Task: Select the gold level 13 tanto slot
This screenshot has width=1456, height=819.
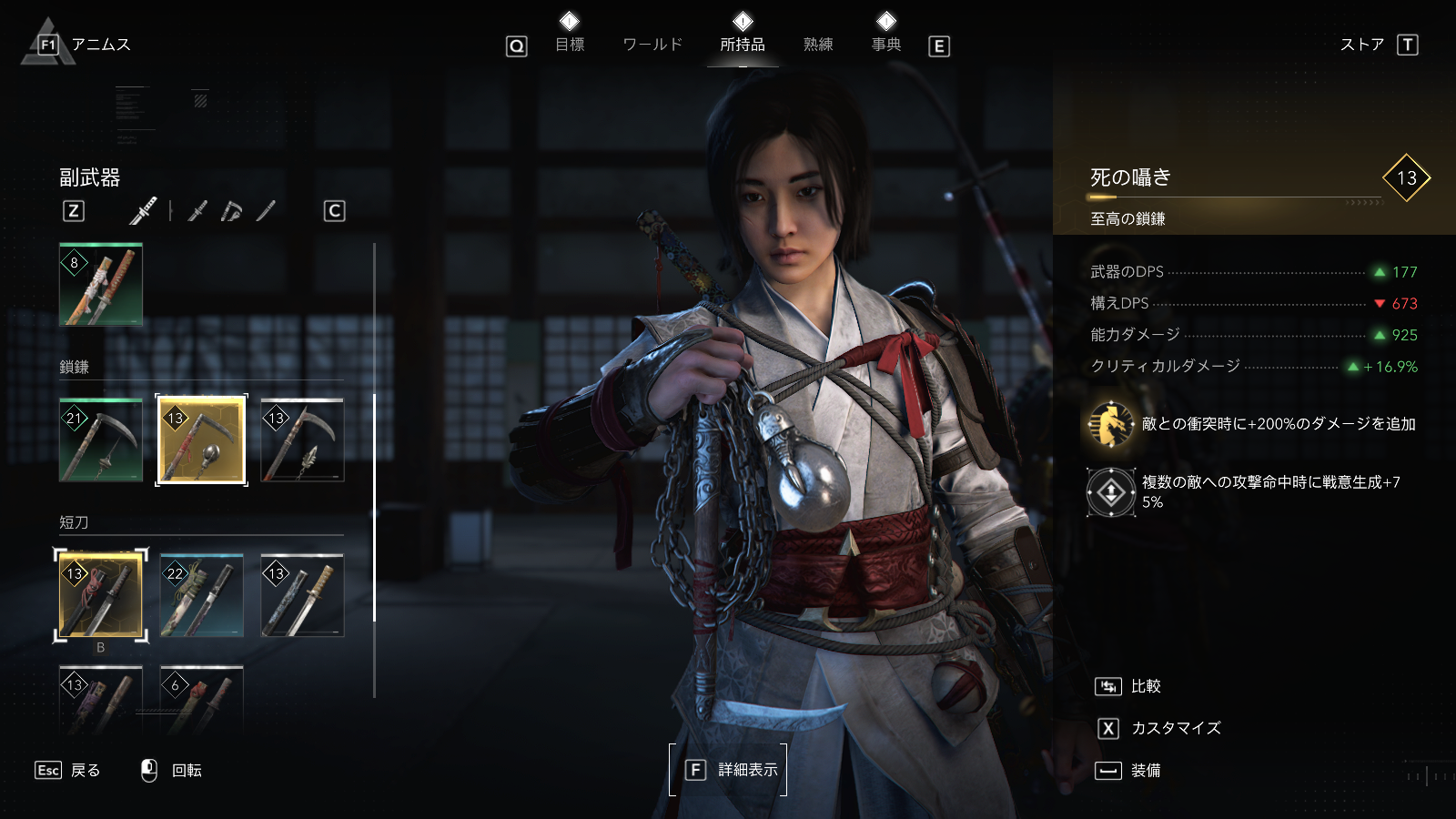Action: (101, 596)
